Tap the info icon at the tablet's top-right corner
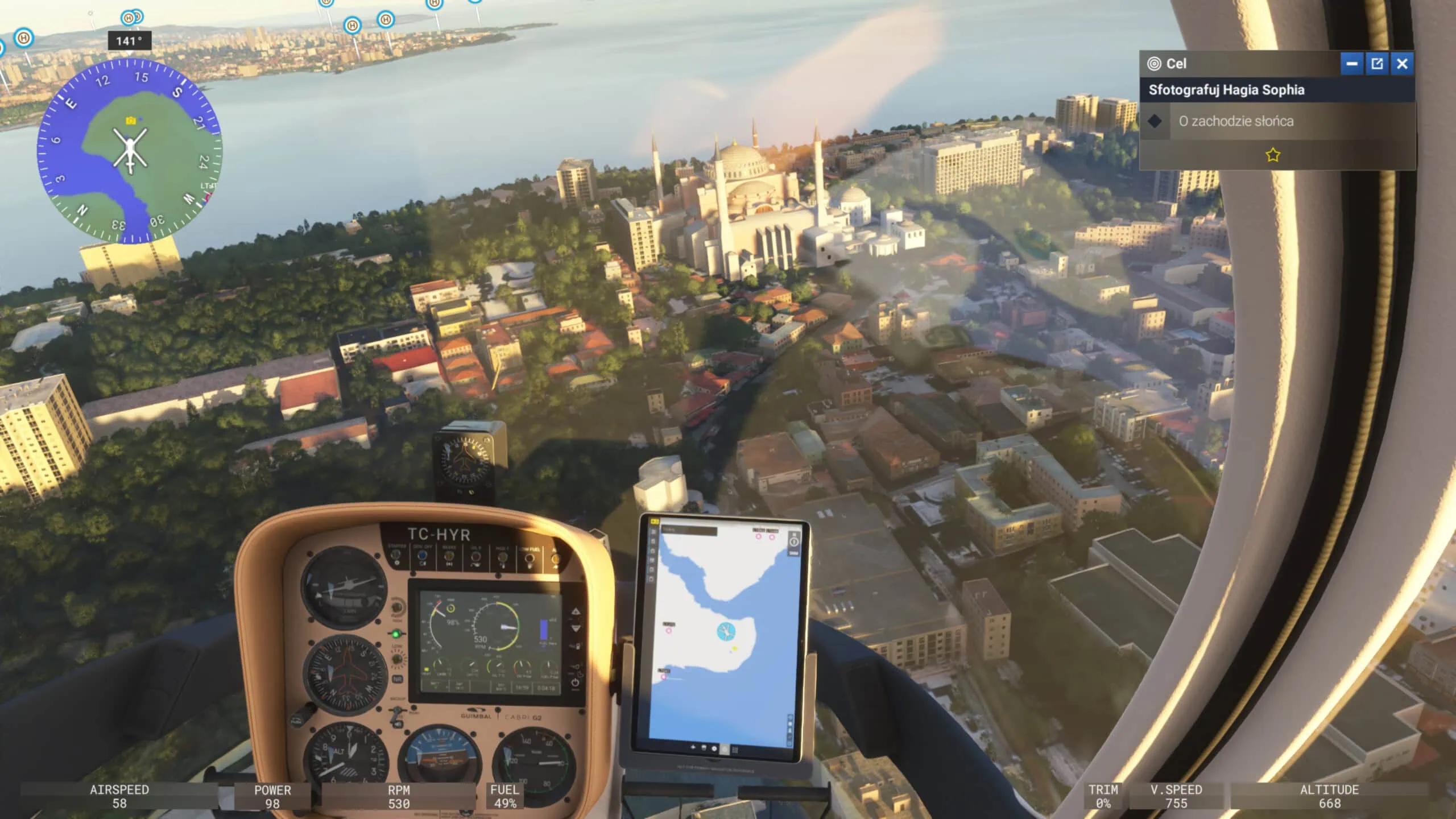The width and height of the screenshot is (1456, 819). [794, 542]
